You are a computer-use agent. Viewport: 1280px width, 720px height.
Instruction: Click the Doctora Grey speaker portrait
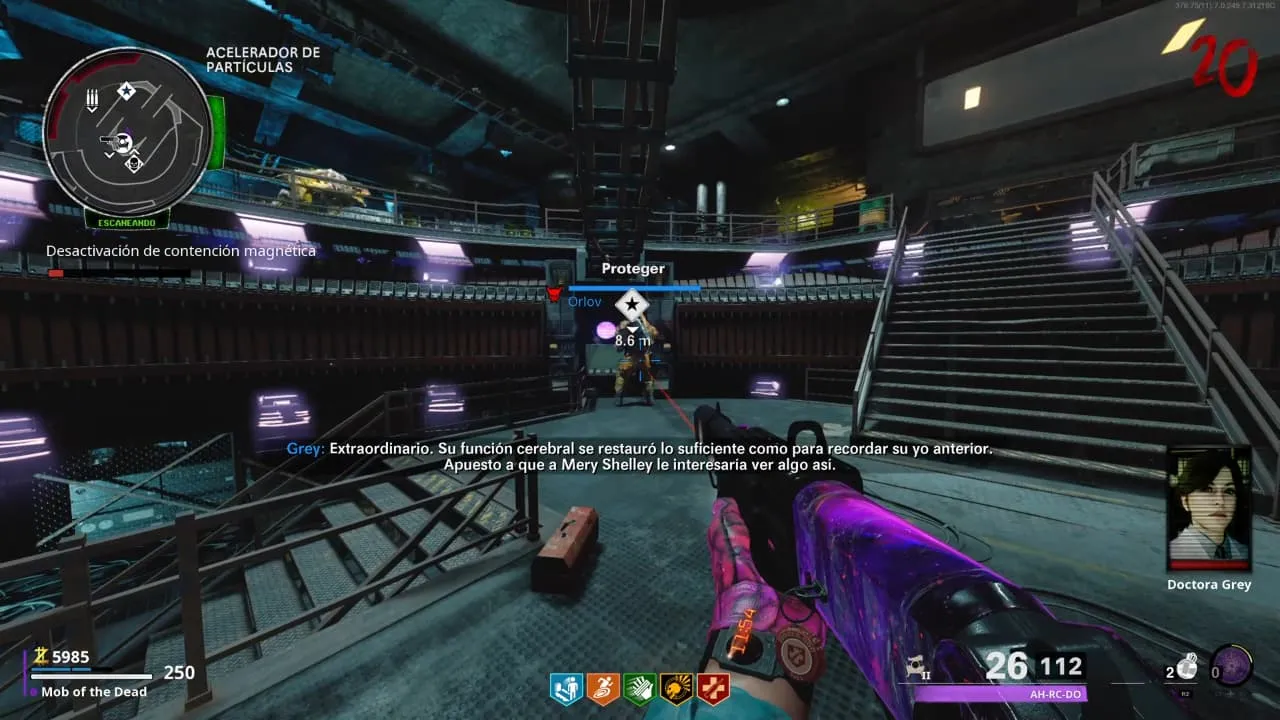coord(1209,507)
